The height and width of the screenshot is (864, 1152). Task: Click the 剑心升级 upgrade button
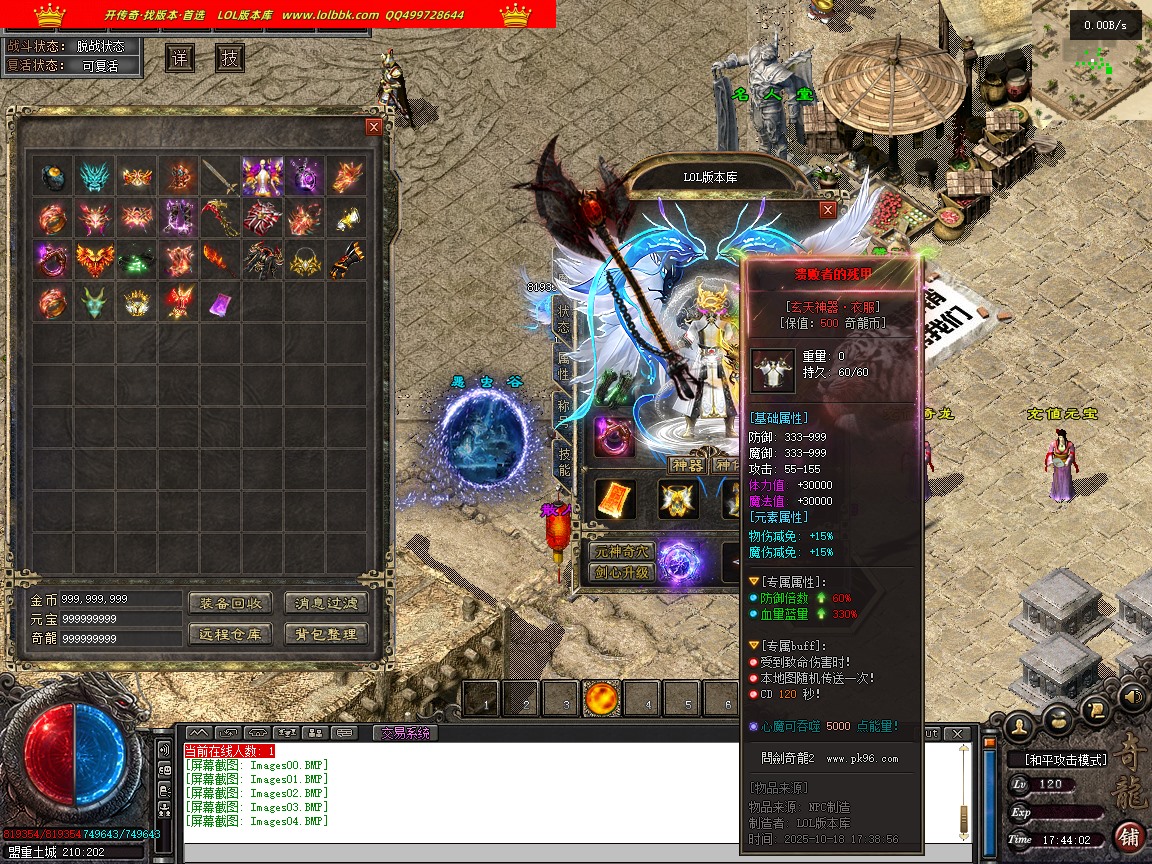[620, 573]
